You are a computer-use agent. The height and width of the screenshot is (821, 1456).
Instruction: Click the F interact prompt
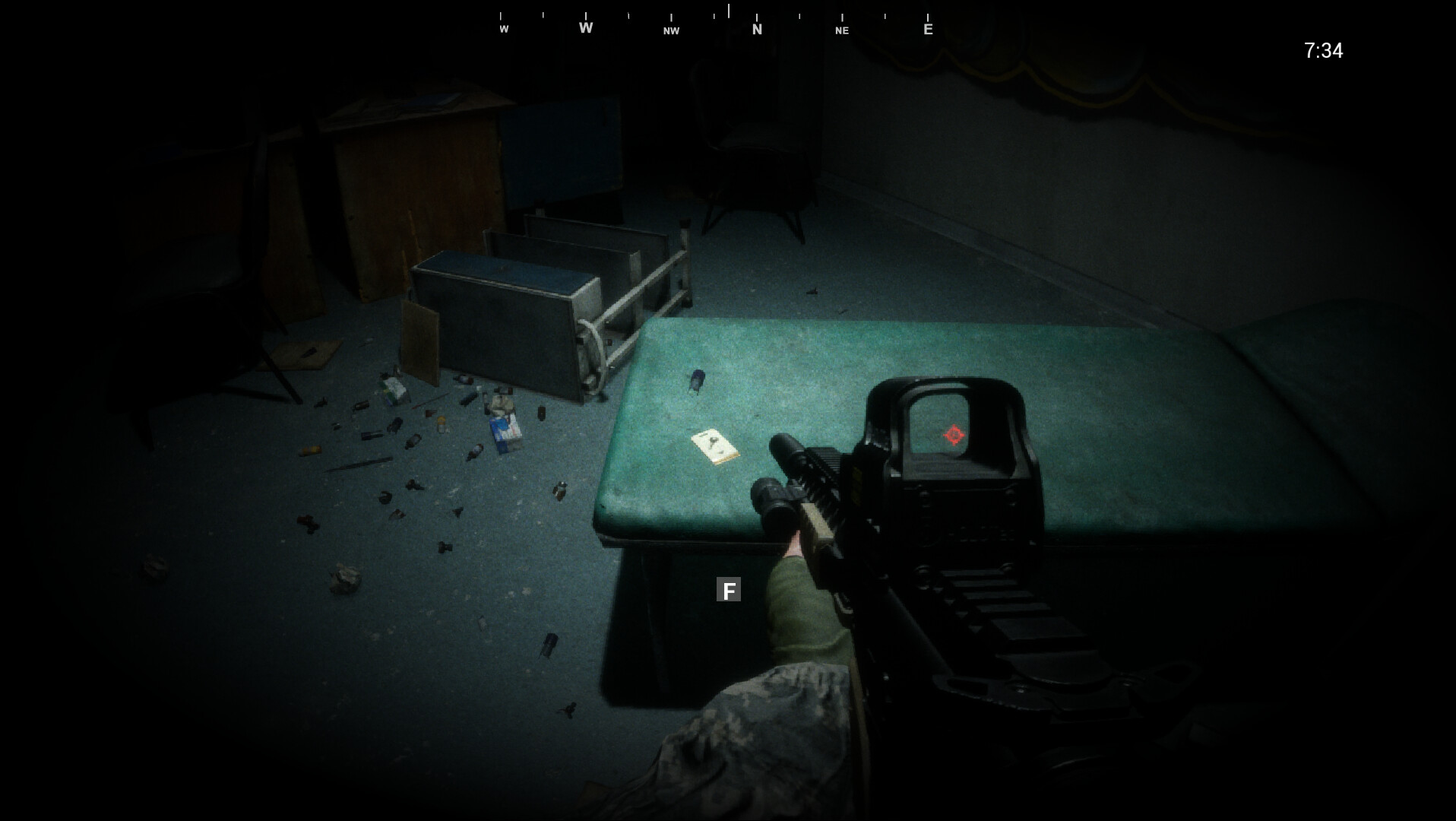click(729, 590)
